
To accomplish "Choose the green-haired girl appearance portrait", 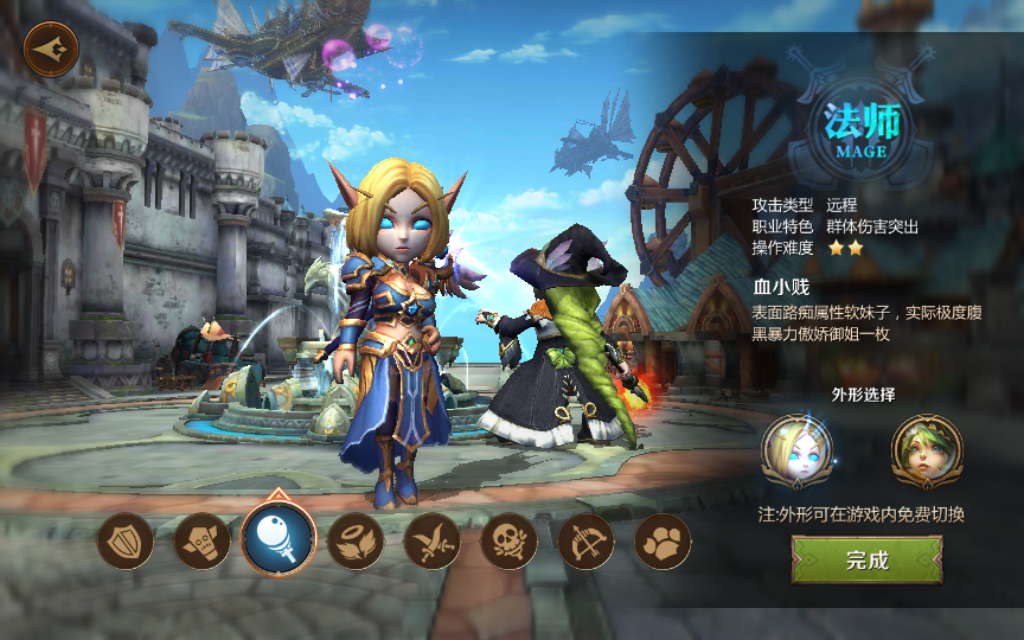I will [x=926, y=451].
